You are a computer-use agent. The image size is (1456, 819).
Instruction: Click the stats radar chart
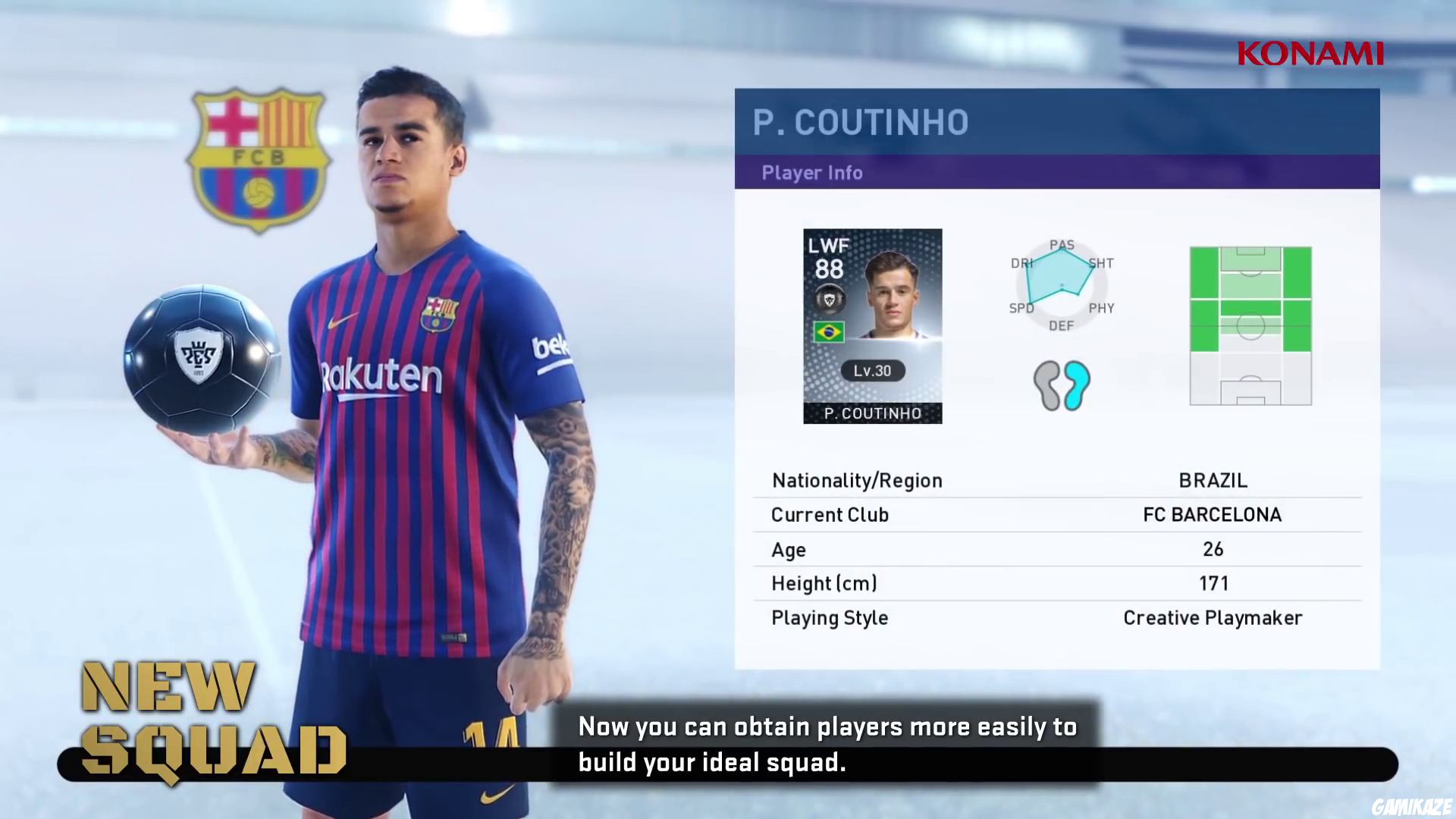pyautogui.click(x=1062, y=284)
